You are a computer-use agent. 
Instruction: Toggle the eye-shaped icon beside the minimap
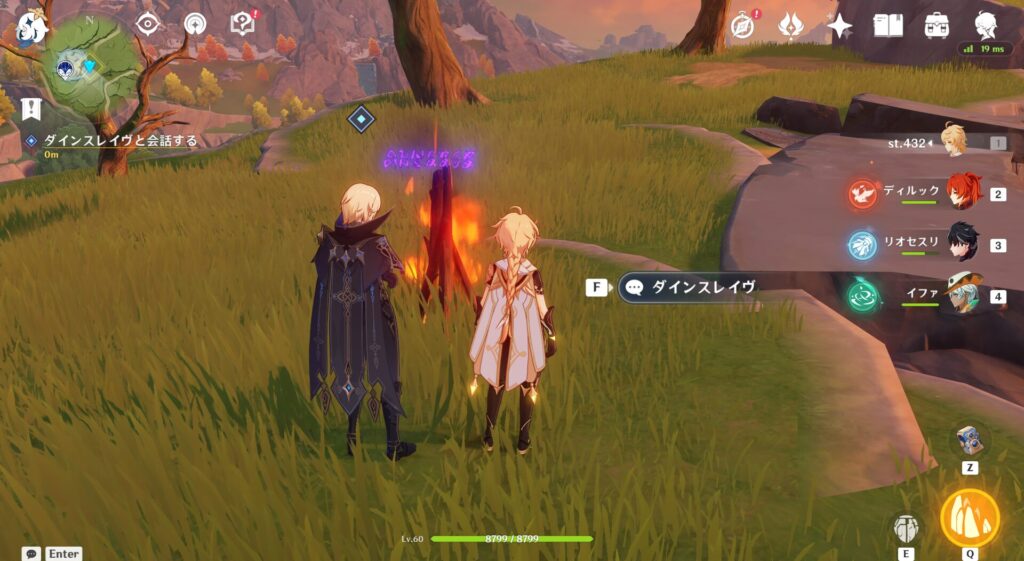pyautogui.click(x=148, y=24)
